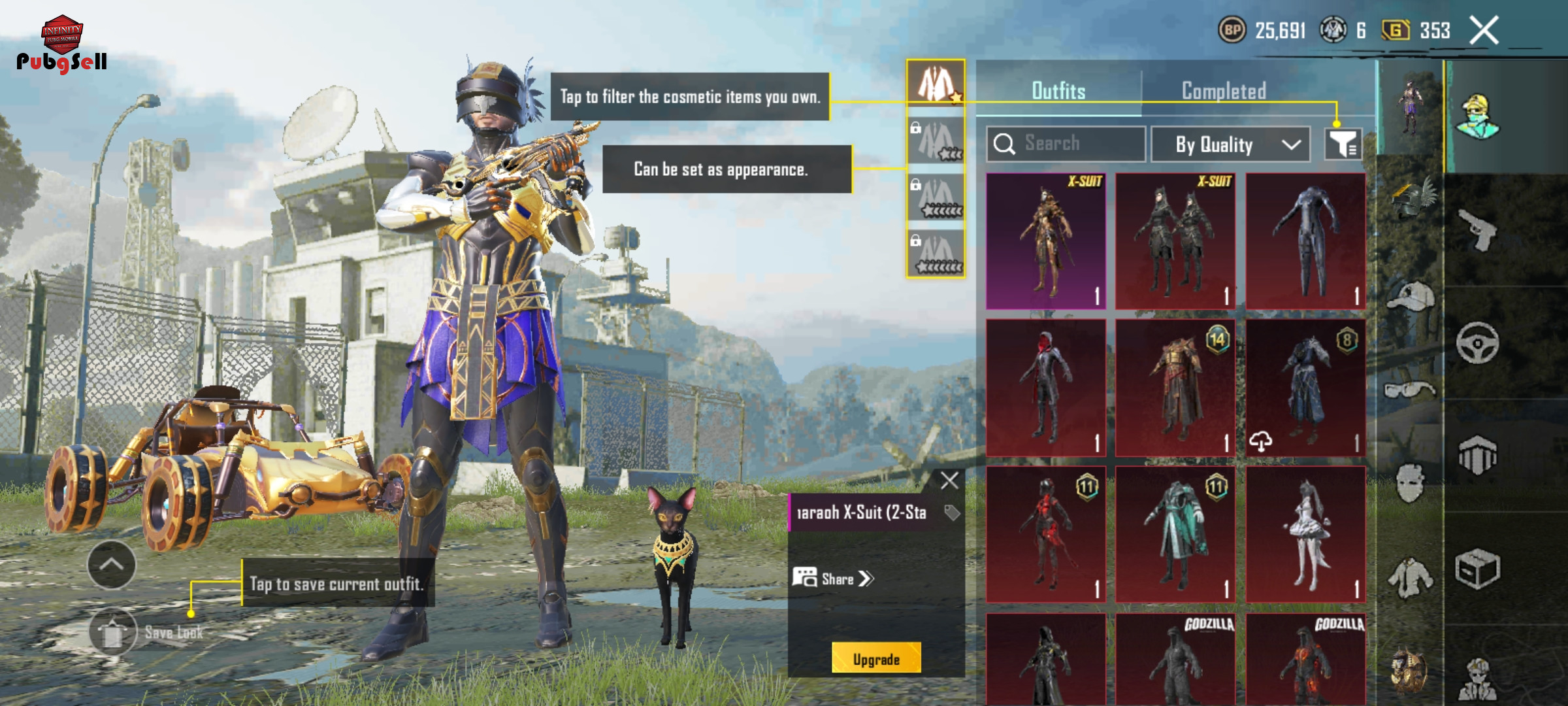Viewport: 1568px width, 706px height.
Task: Toggle the owned cosmetics filter funnel
Action: point(1343,144)
